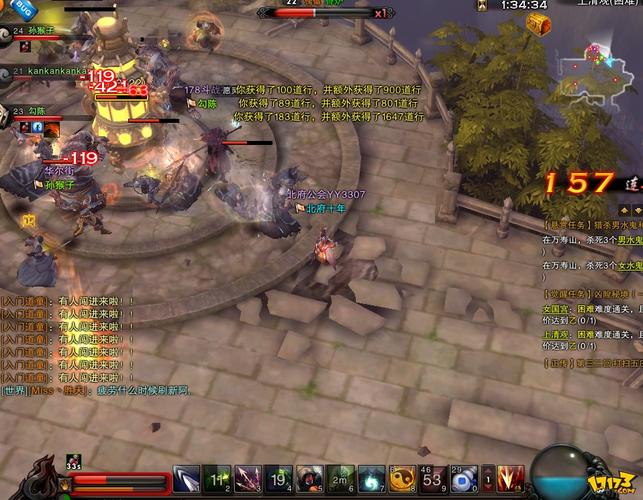Select party member 孙猴子's frame

tap(40, 33)
